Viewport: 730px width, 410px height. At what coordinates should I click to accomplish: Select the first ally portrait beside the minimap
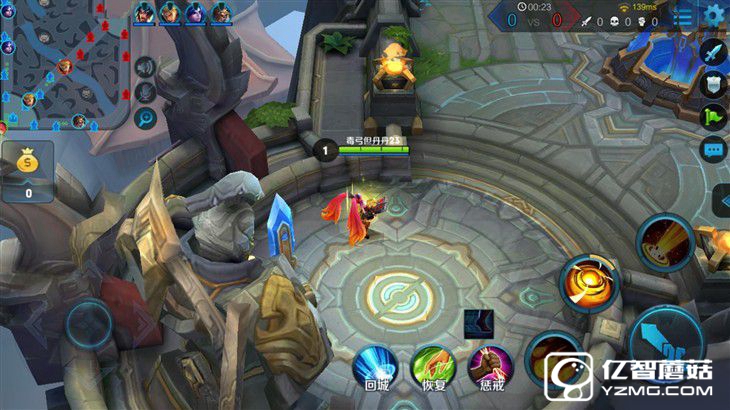tap(145, 14)
